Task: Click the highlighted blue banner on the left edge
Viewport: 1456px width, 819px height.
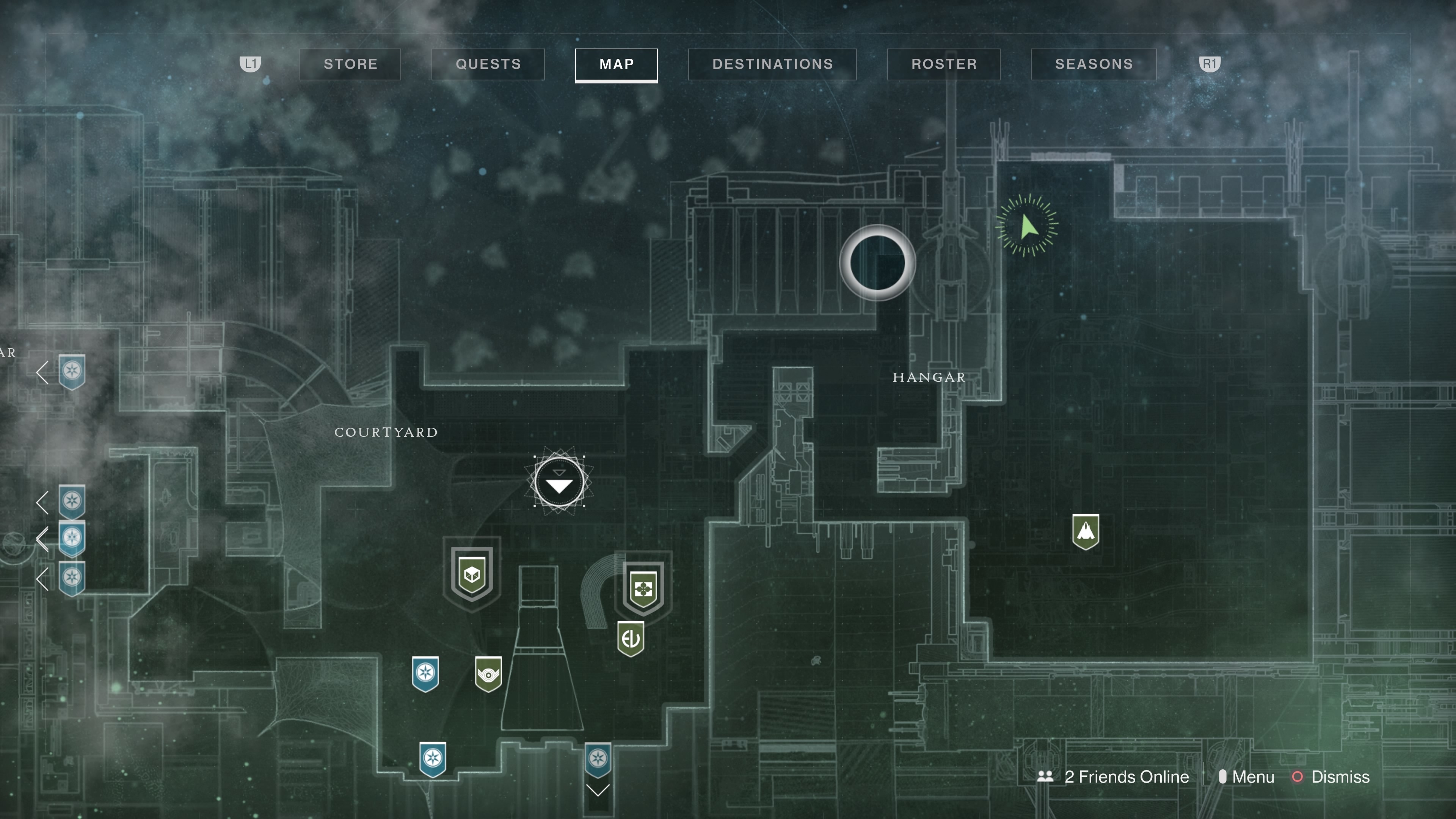Action: coord(72,537)
